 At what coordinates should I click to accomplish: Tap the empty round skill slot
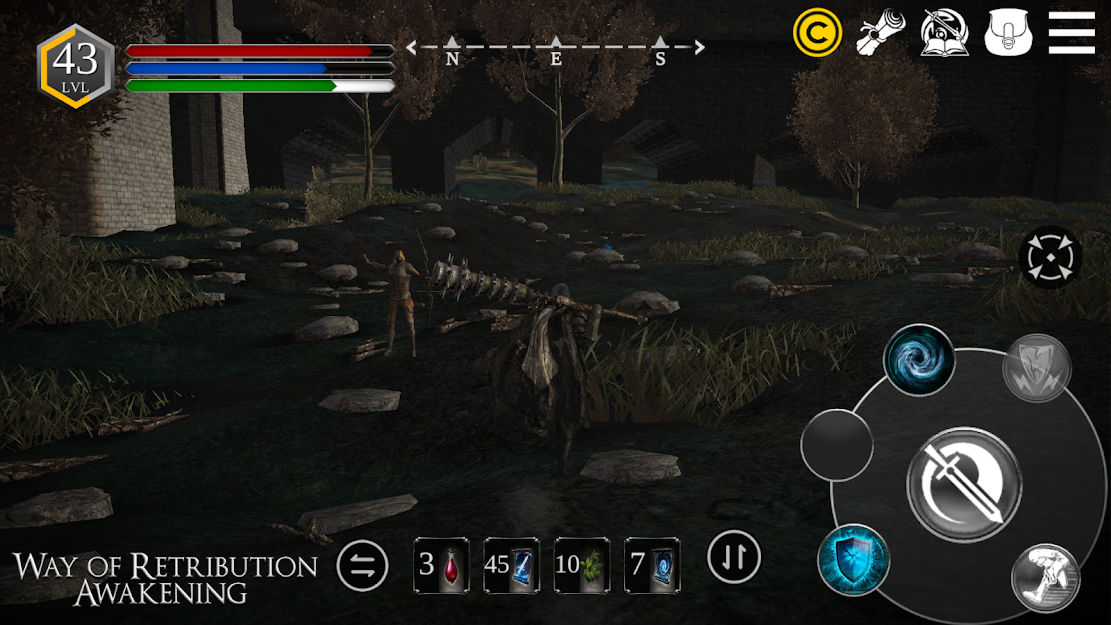click(x=837, y=444)
